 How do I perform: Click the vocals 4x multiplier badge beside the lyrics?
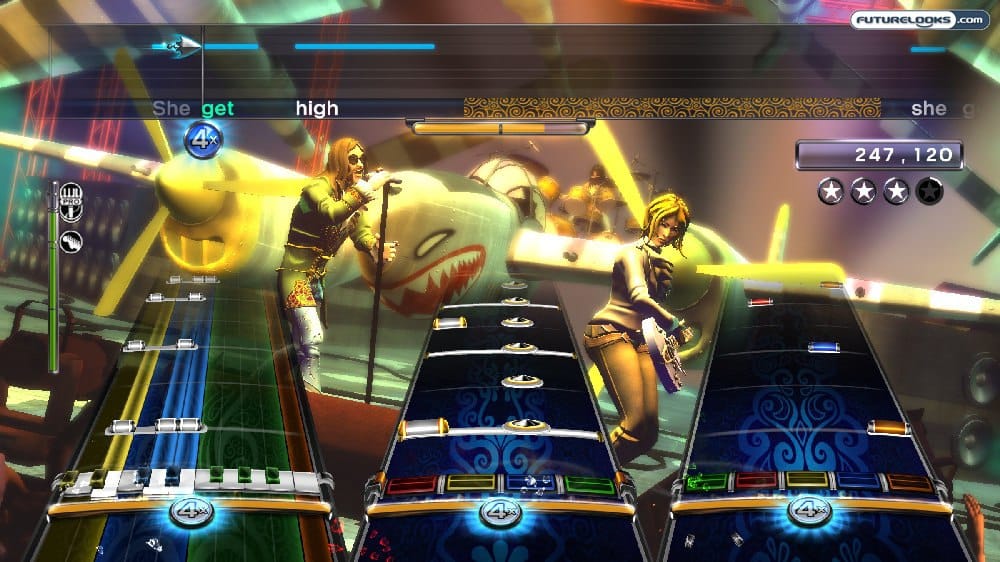(x=203, y=138)
